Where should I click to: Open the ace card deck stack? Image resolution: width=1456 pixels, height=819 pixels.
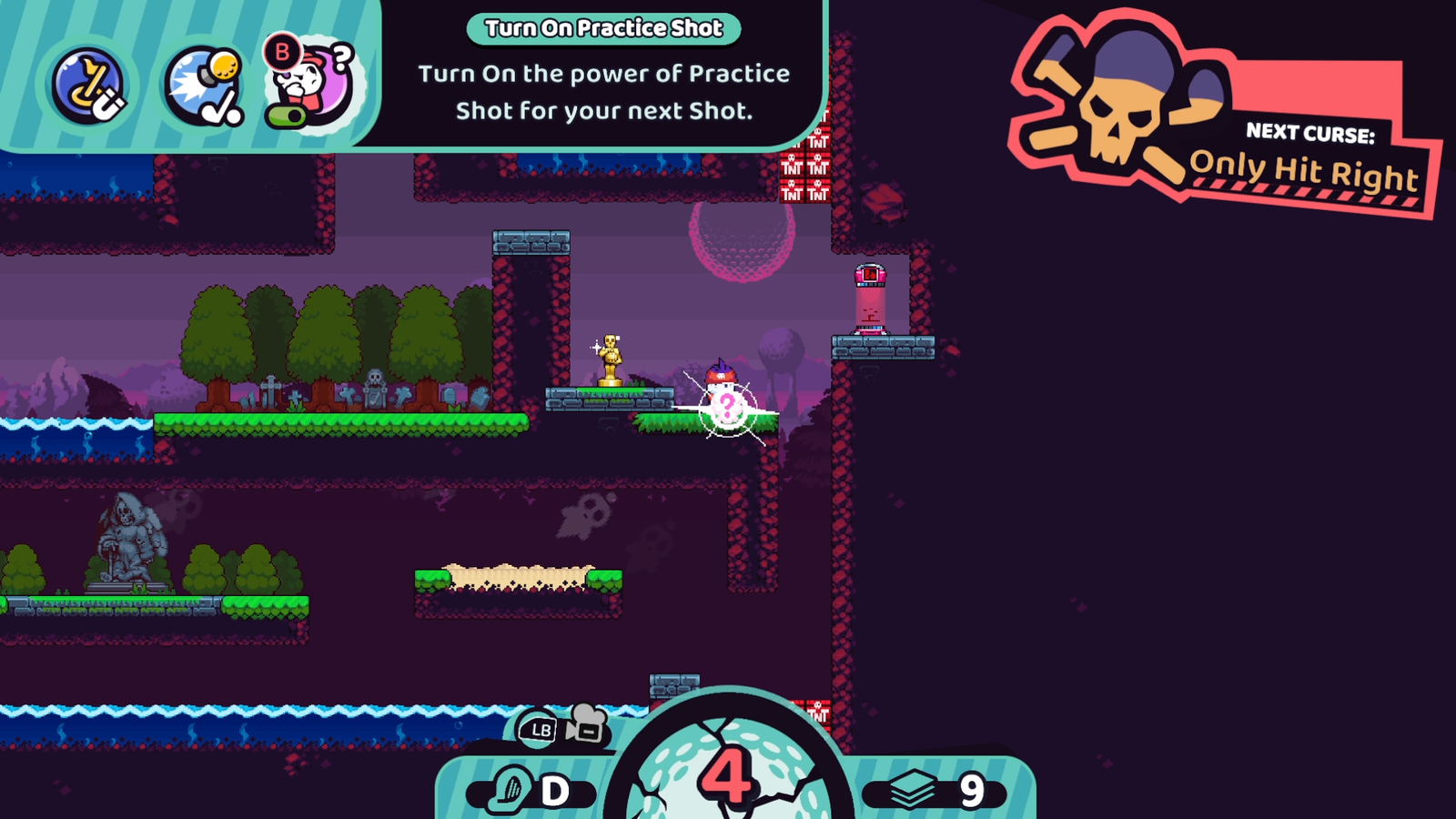934,791
